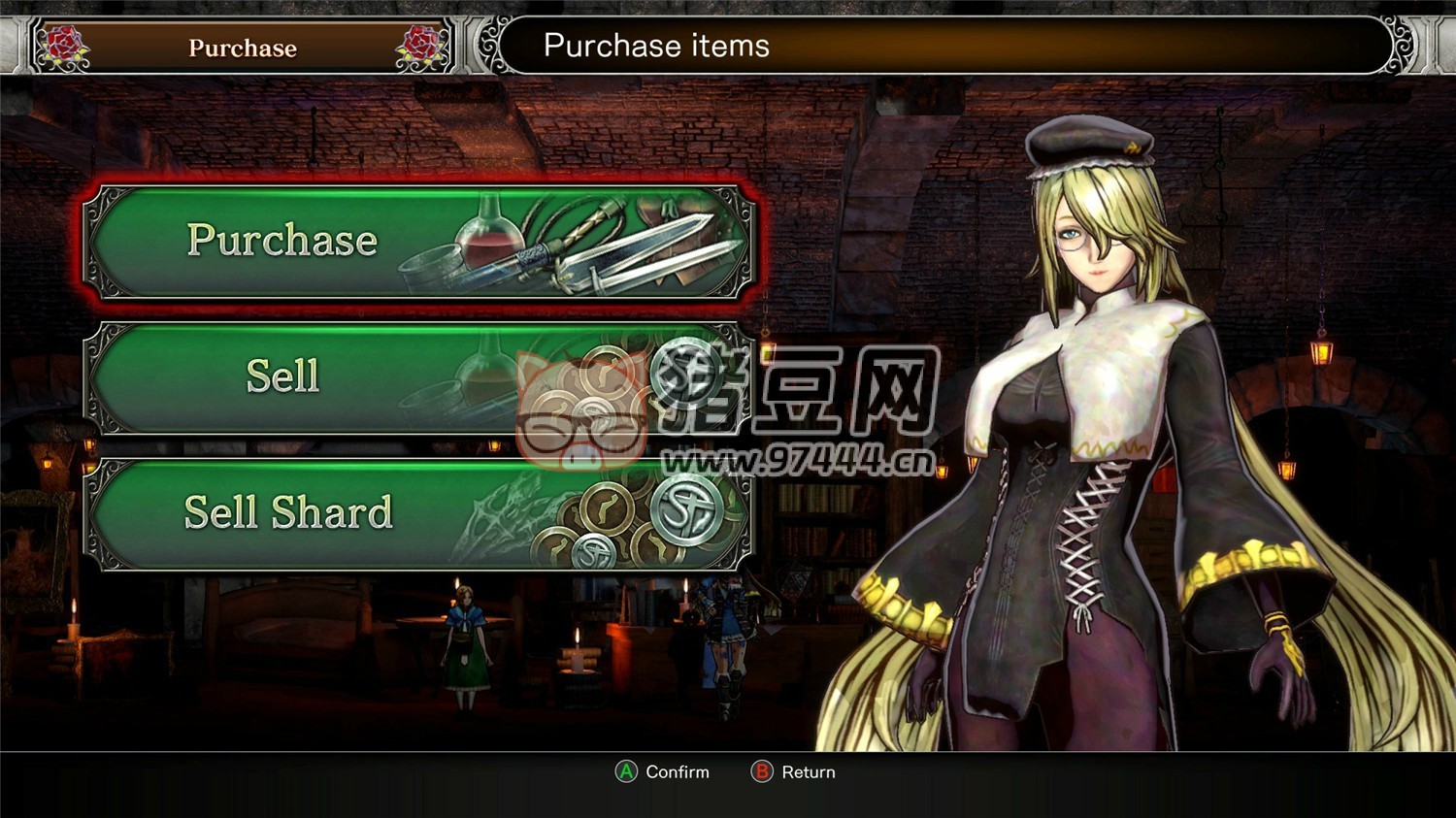Choose the Sell option
Viewport: 1456px width, 818px height.
pos(419,377)
